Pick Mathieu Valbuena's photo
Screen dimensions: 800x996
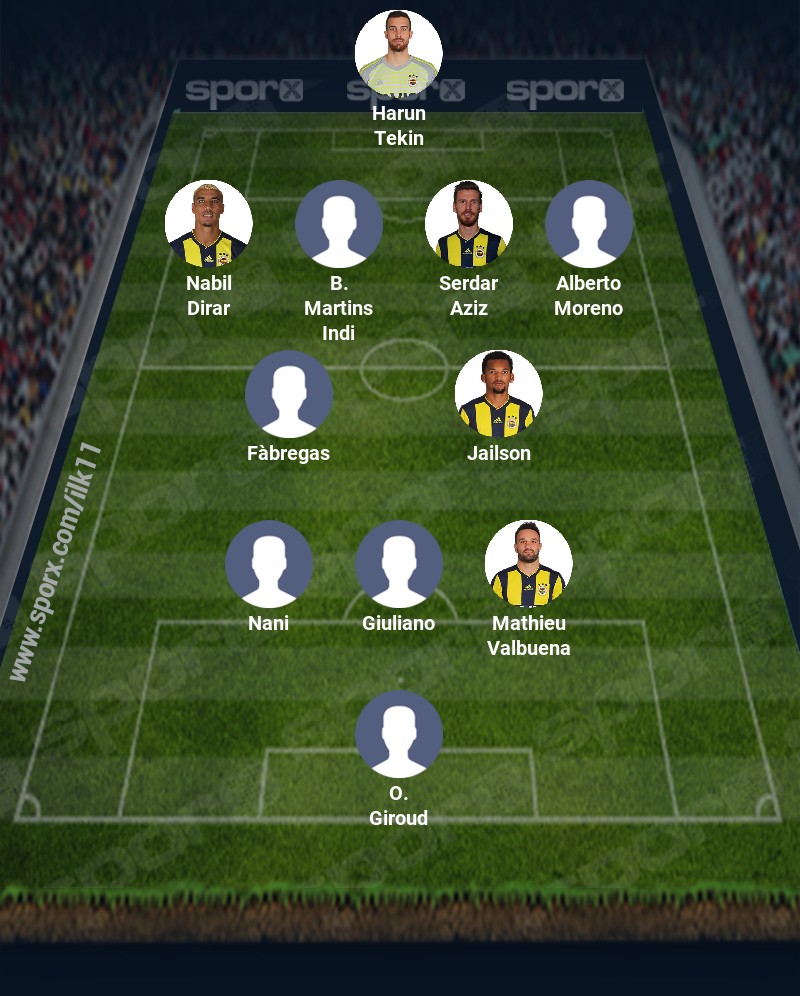coord(529,564)
